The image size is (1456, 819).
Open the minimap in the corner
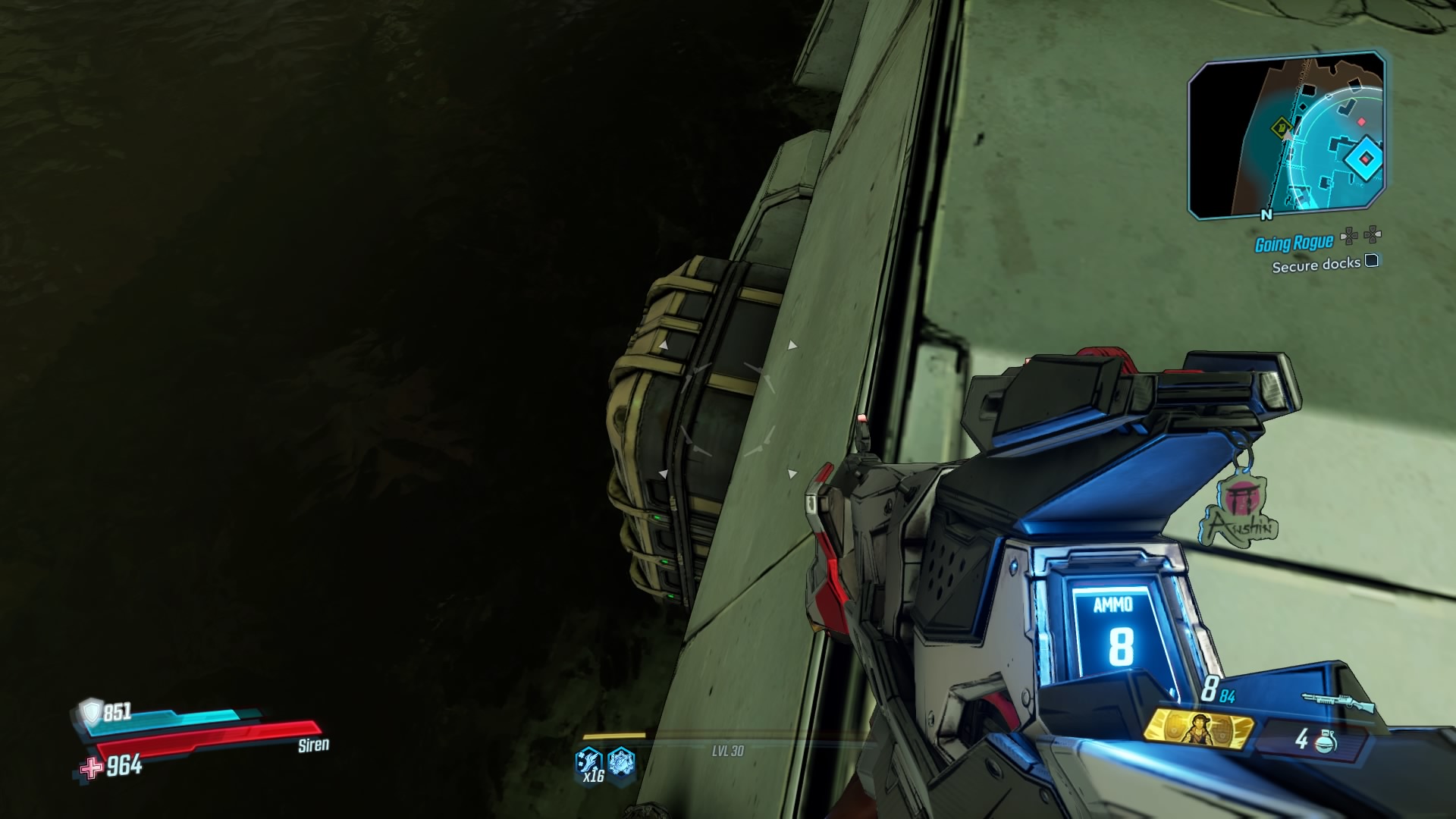1286,136
